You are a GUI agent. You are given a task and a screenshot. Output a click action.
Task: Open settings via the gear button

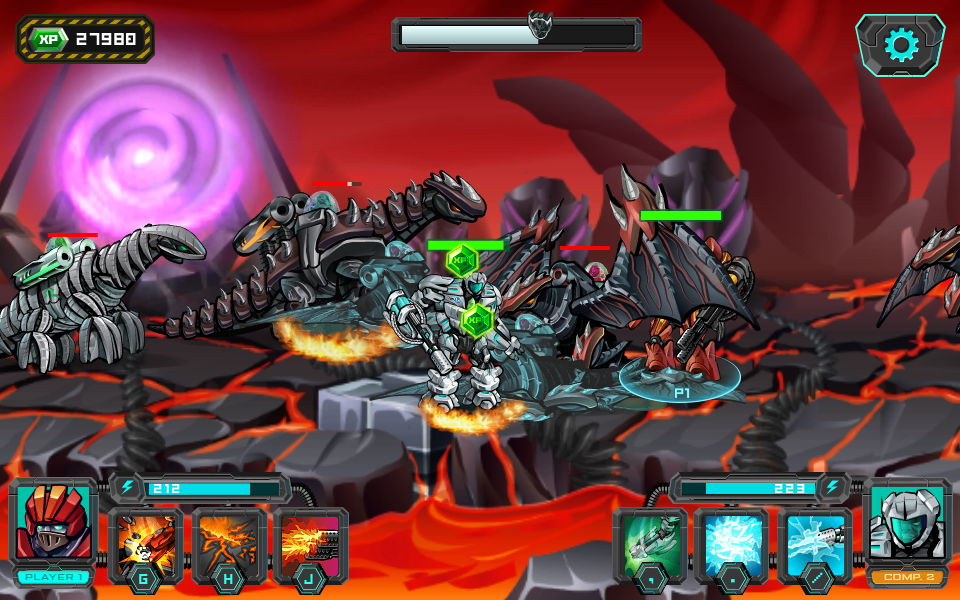coord(900,45)
